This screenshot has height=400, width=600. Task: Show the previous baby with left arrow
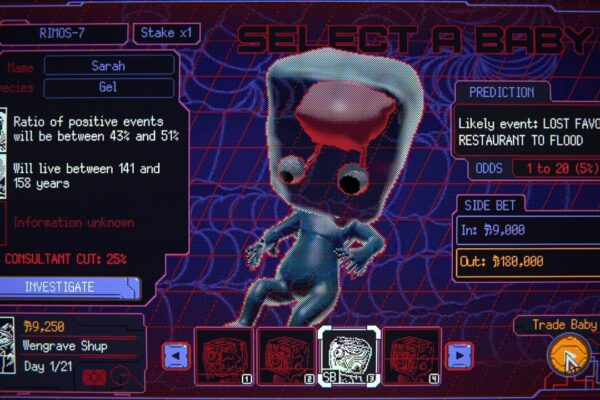[x=176, y=354]
